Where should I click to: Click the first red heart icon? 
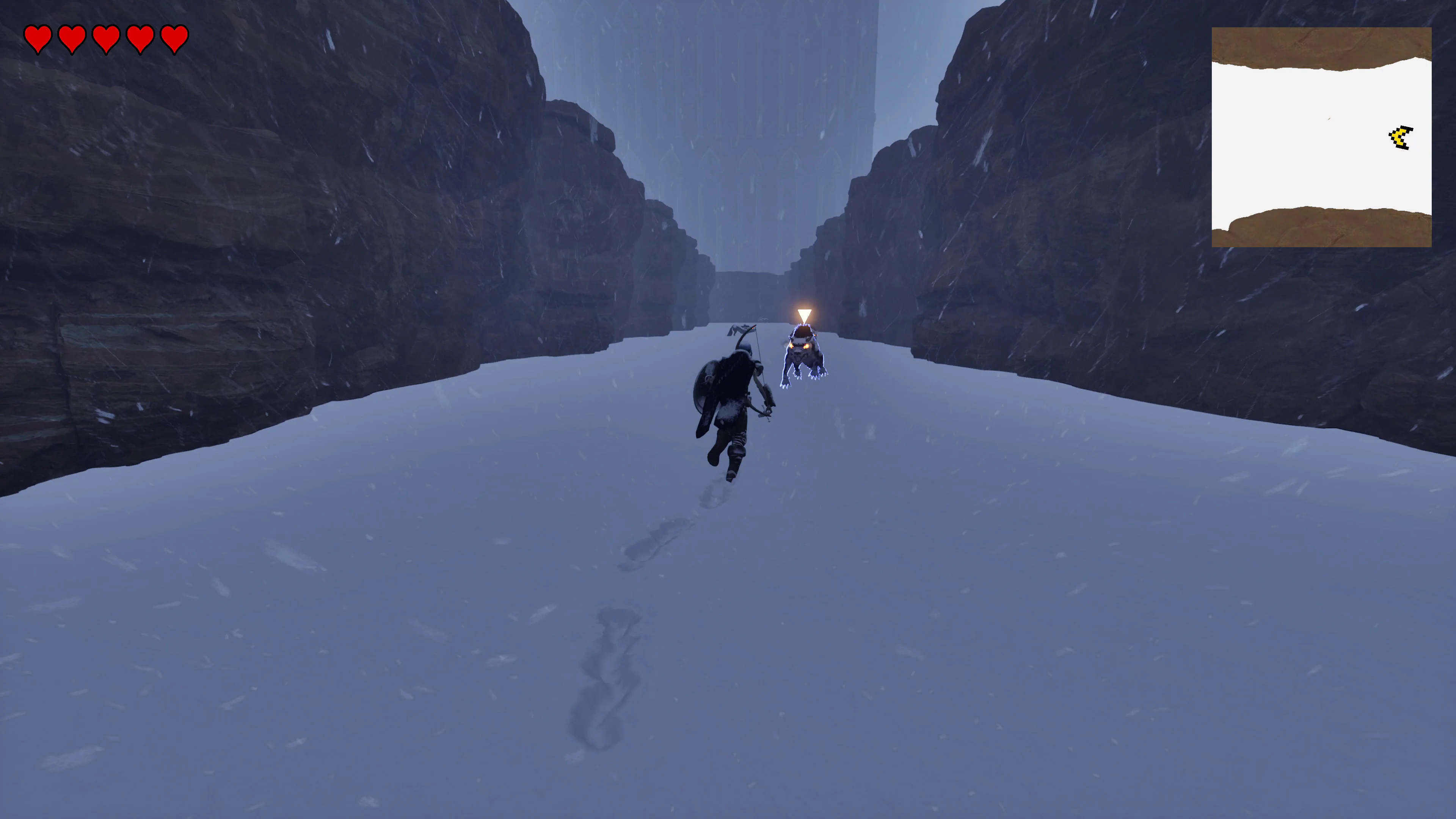pyautogui.click(x=38, y=38)
